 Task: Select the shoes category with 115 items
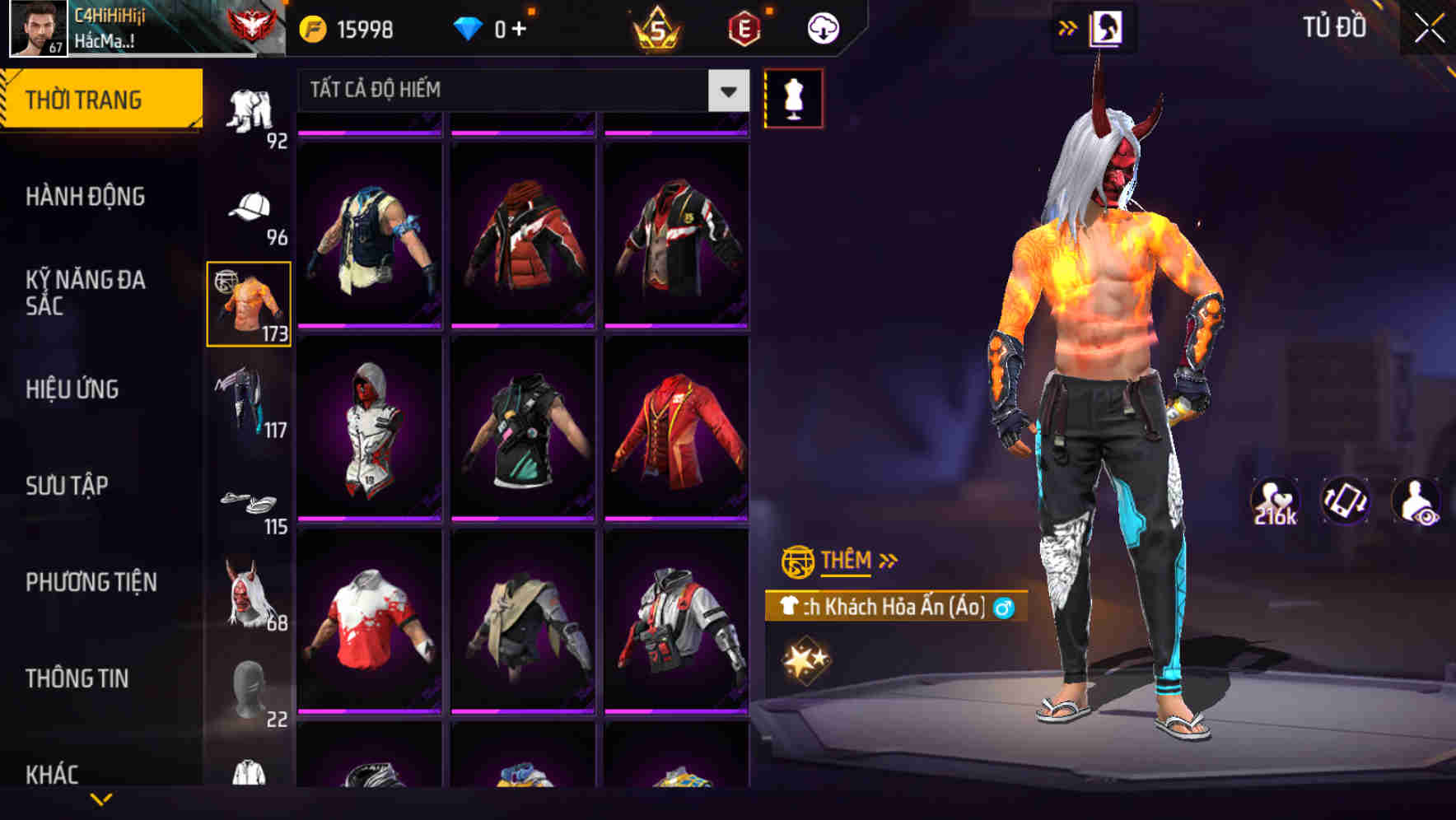[x=250, y=502]
